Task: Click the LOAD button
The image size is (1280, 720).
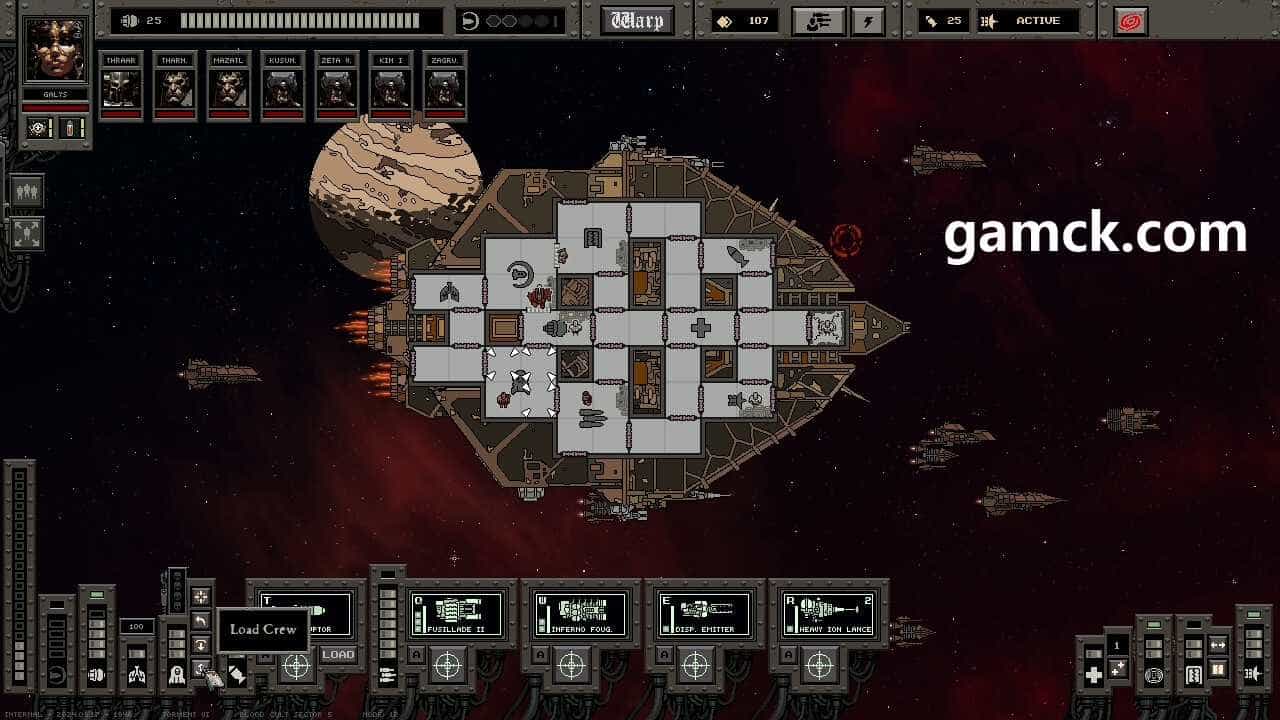Action: click(338, 655)
